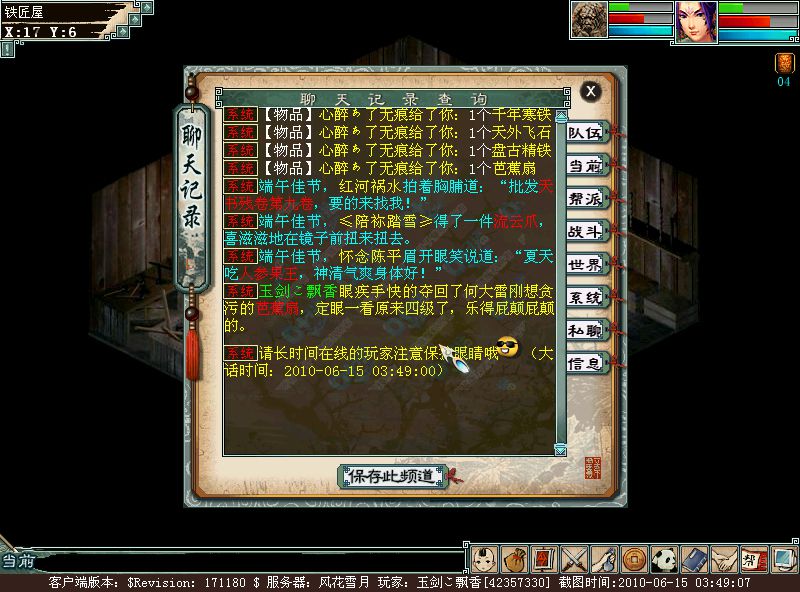
Task: Open the bag sack icon
Action: (513, 557)
